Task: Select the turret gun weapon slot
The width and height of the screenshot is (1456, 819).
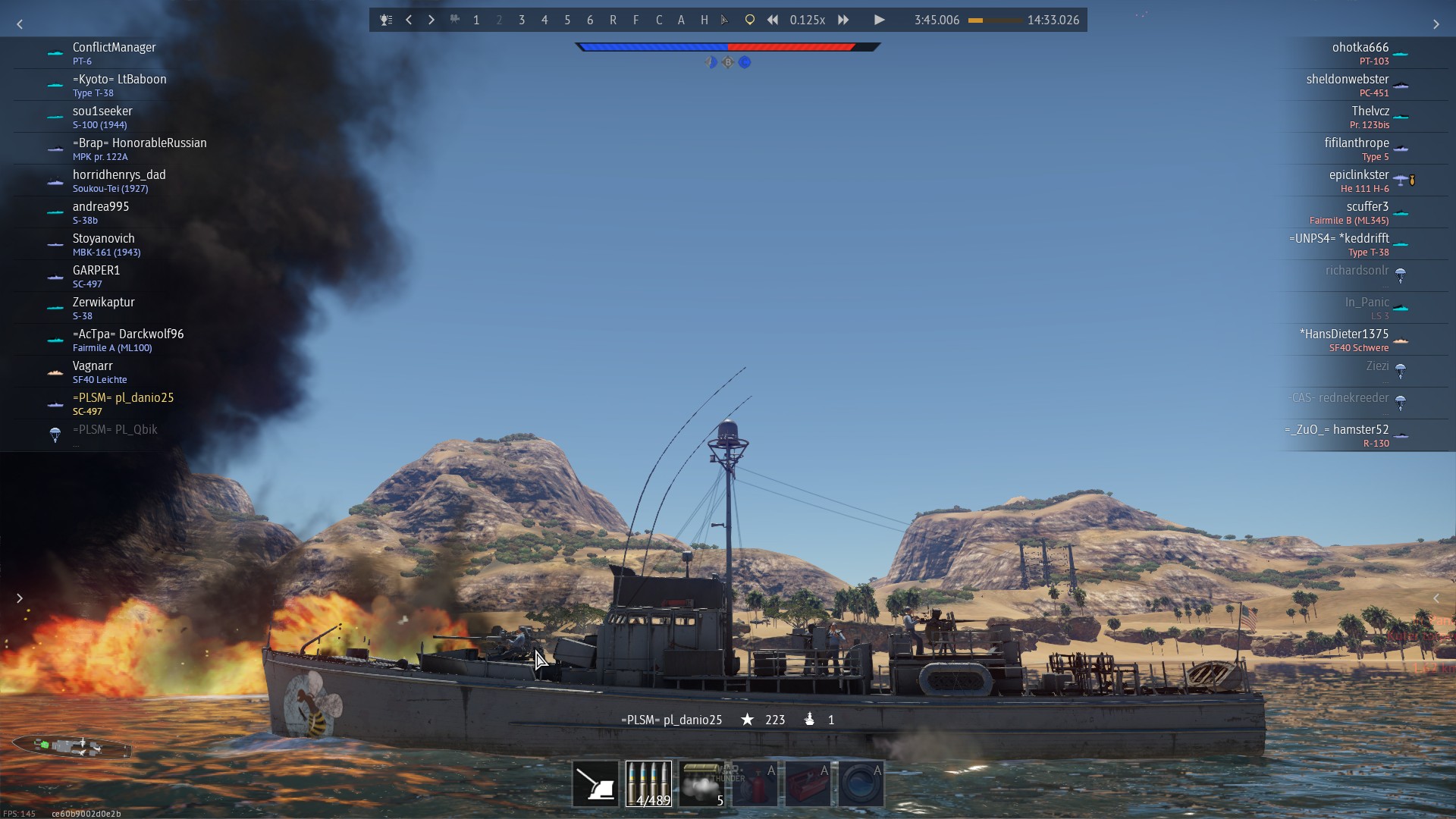Action: [595, 783]
